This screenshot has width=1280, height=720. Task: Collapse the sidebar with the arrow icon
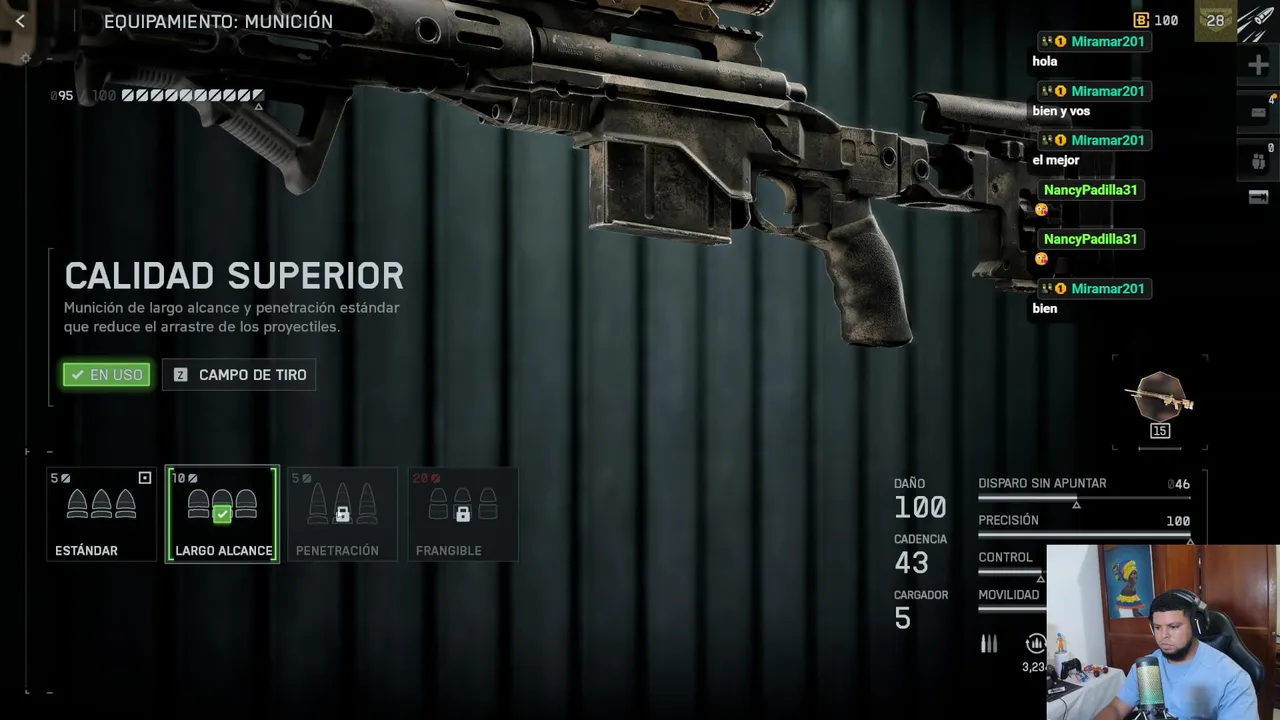(1258, 197)
